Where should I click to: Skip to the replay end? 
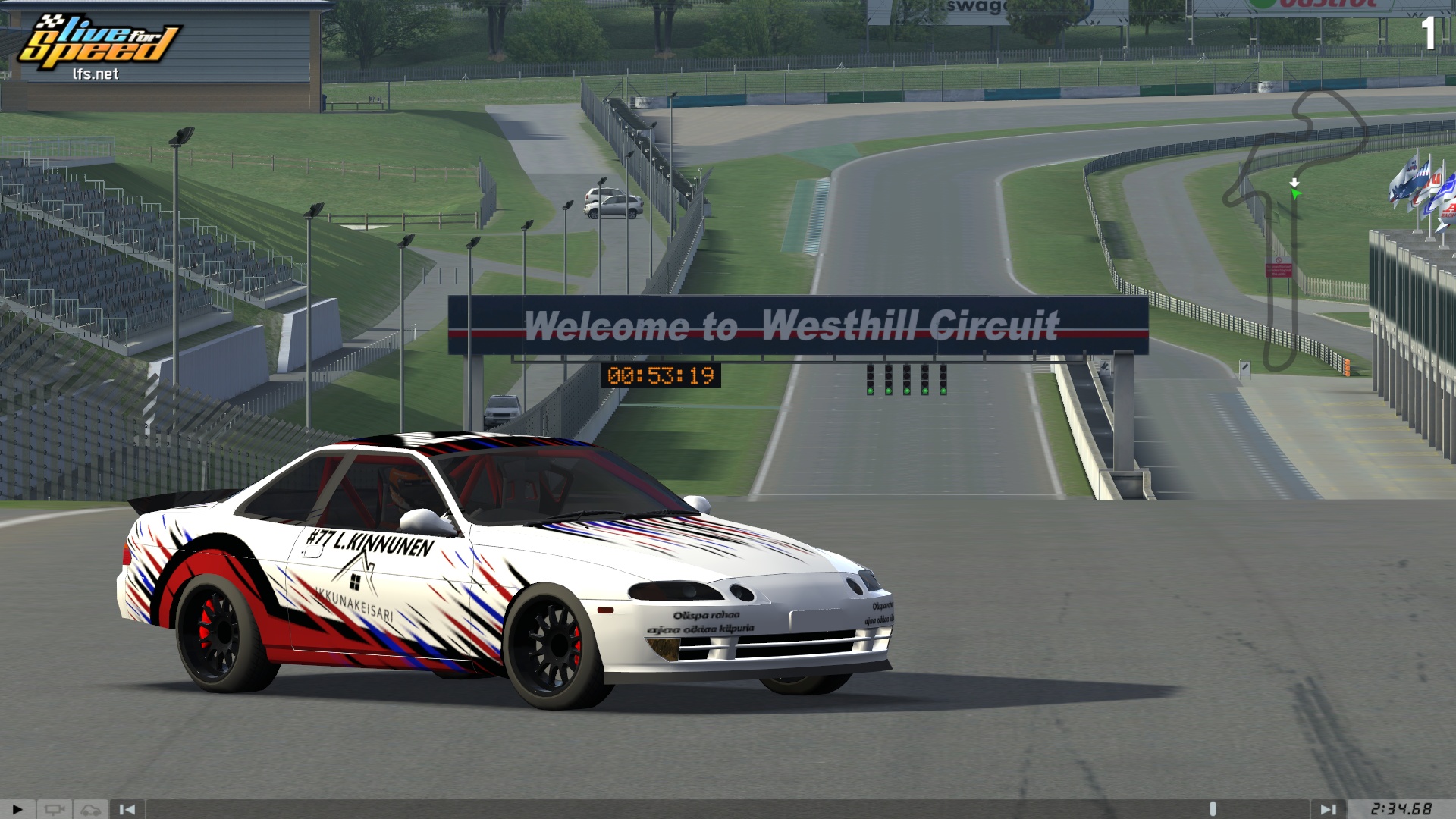coord(1328,809)
